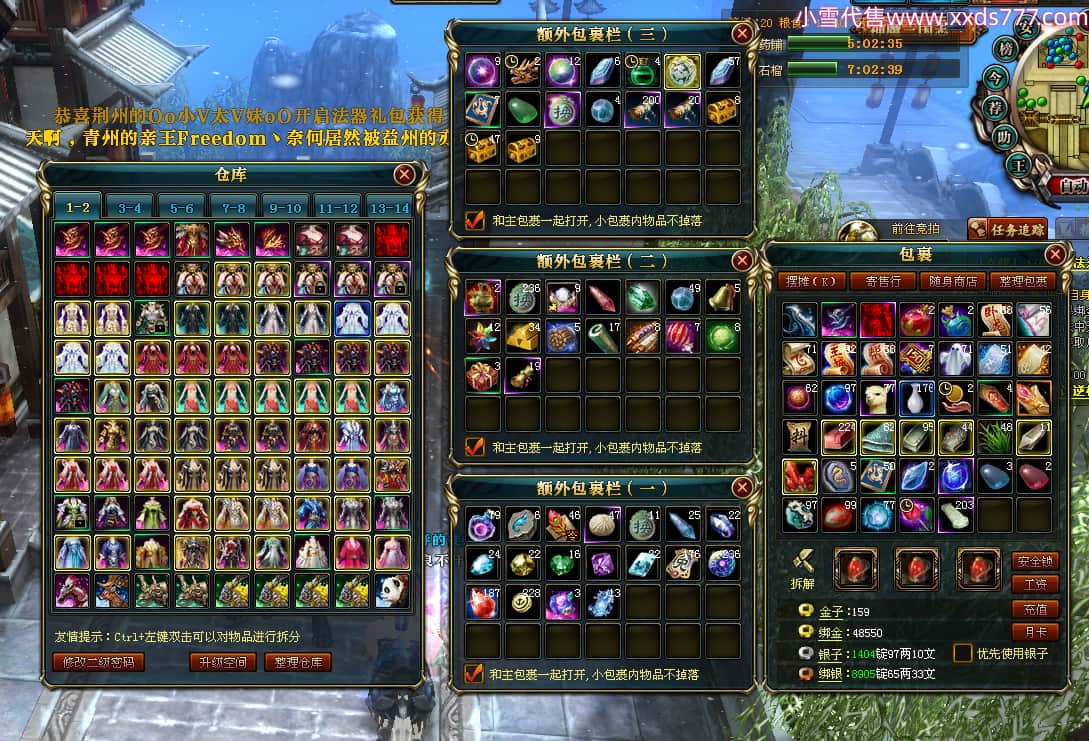Click the 安全锁 safety lock button
Image resolution: width=1089 pixels, height=741 pixels.
1035,560
